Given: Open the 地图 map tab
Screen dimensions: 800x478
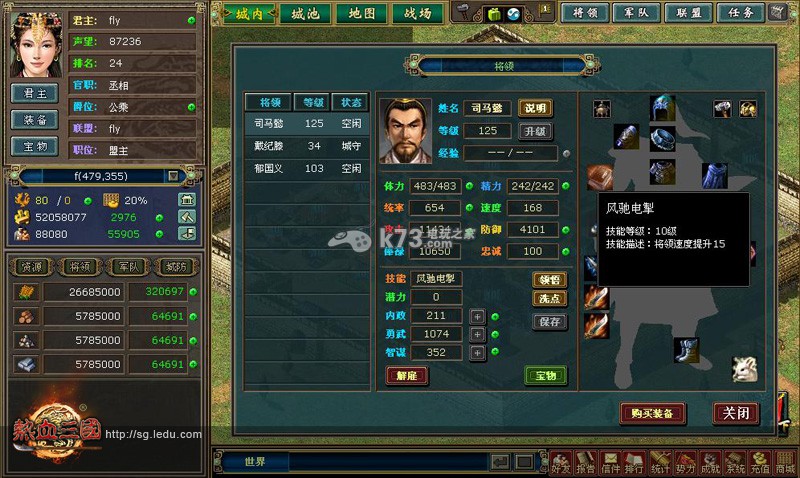Looking at the screenshot, I should point(361,13).
